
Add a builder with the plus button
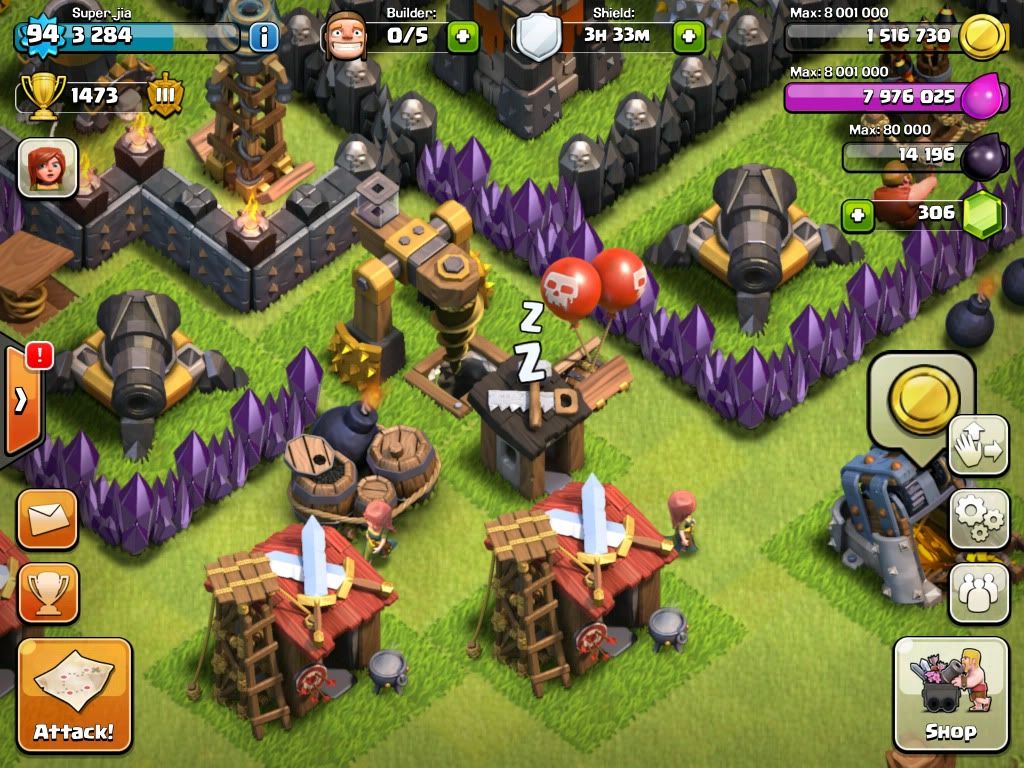pos(462,38)
